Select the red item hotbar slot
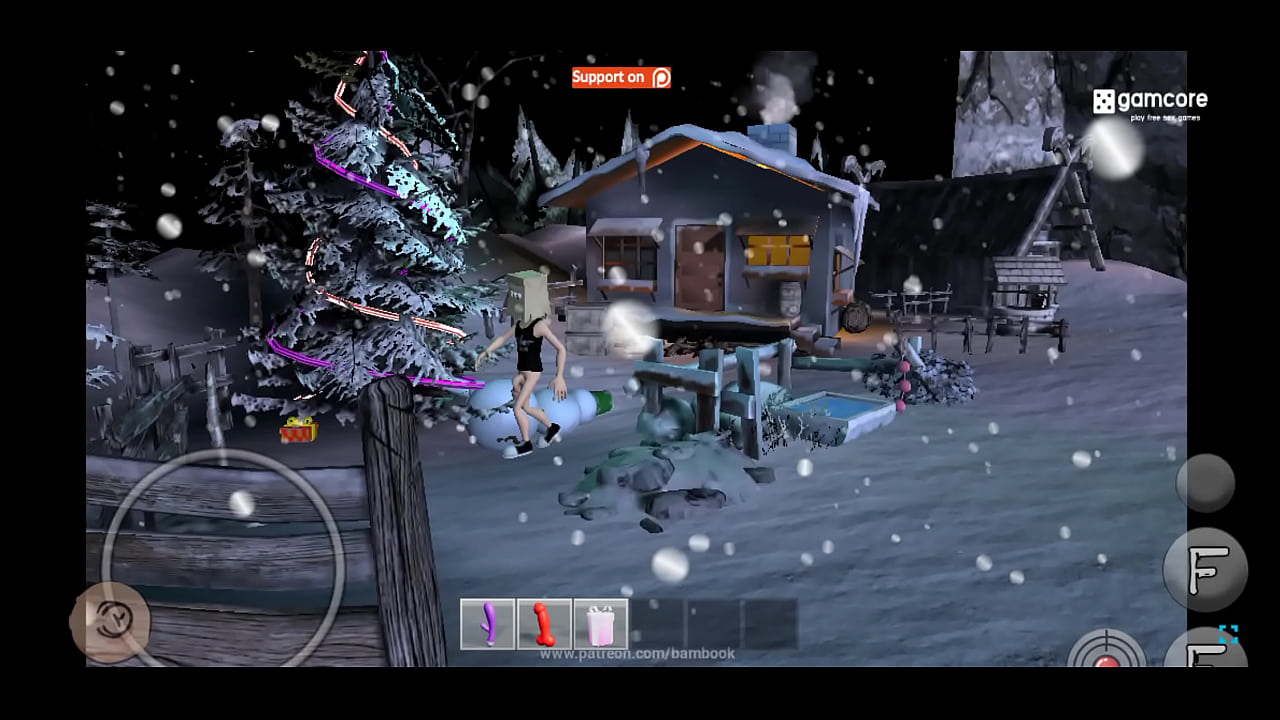Image resolution: width=1280 pixels, height=720 pixels. (x=544, y=624)
